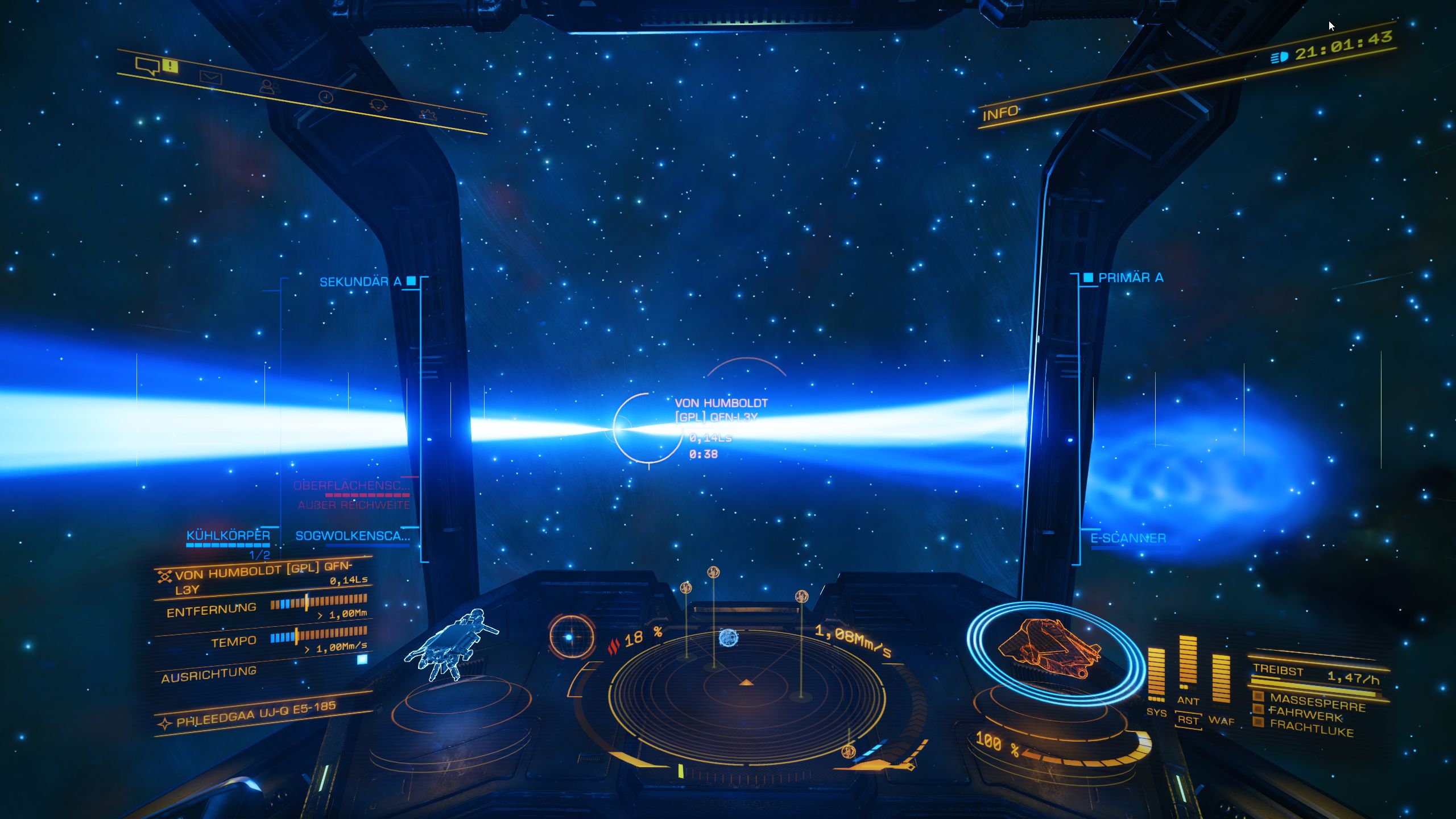
Task: Click the SYS power distributor bar
Action: [1156, 677]
